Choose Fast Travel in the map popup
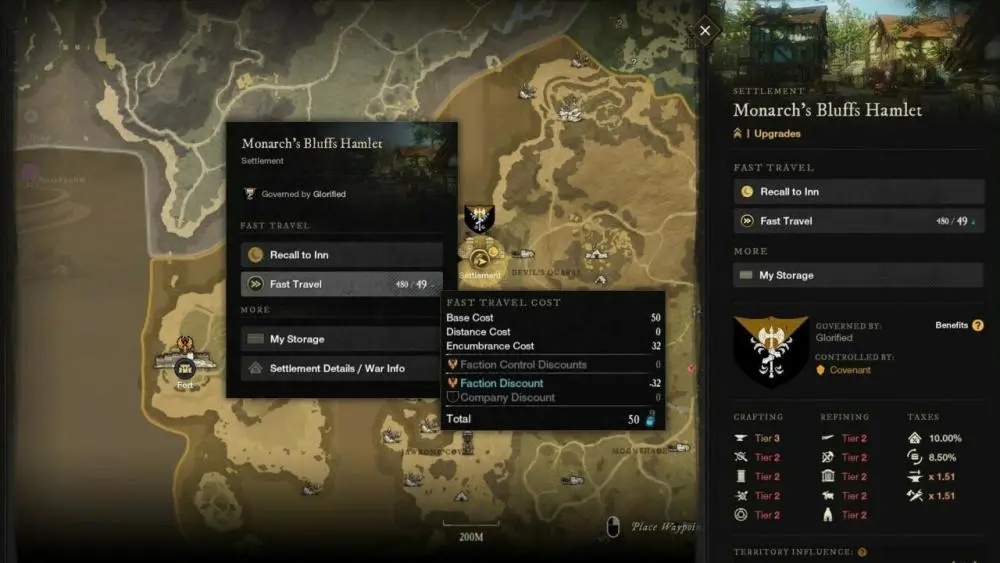 click(341, 284)
